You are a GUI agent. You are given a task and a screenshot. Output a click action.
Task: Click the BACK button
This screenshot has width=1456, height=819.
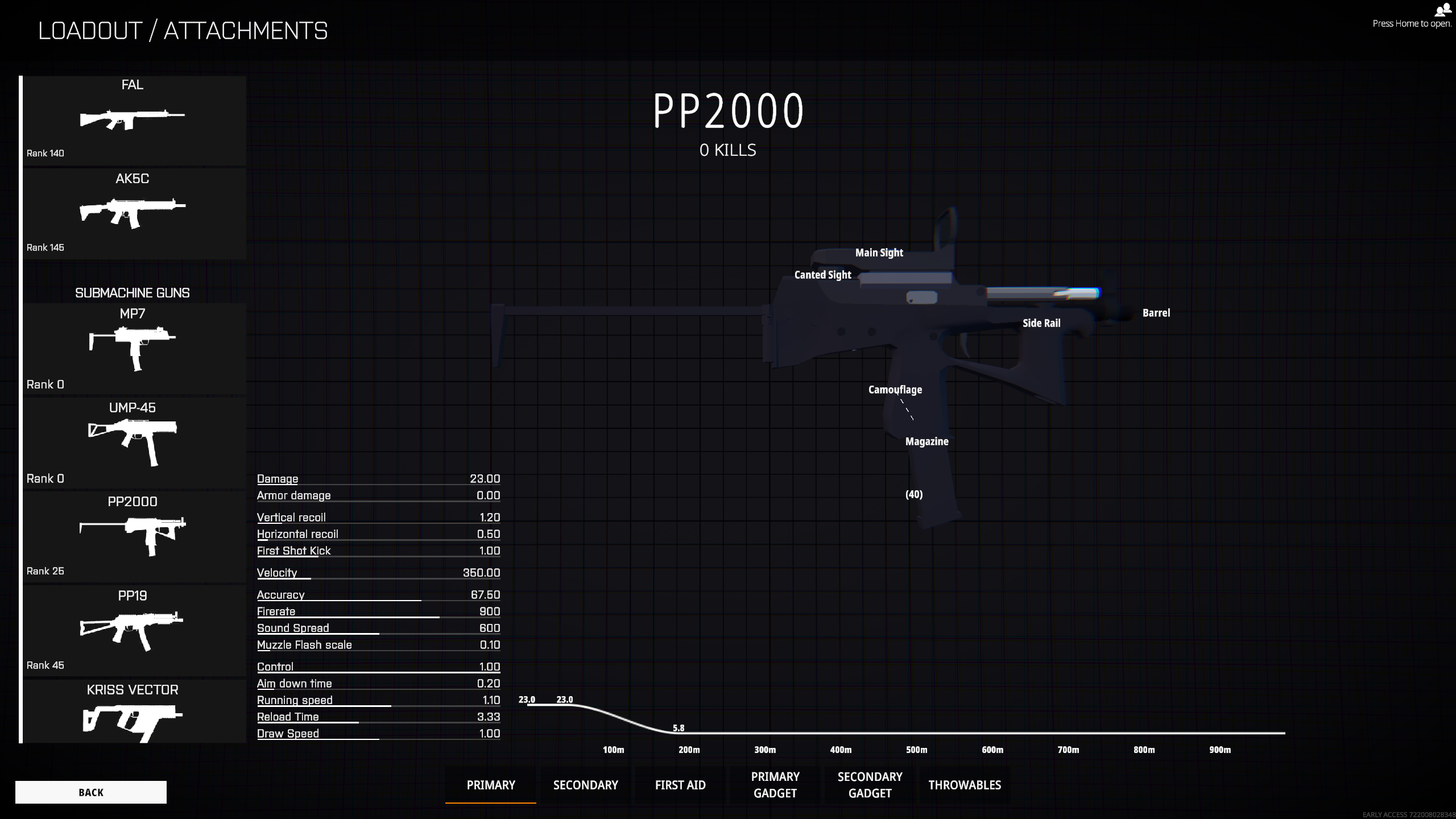pyautogui.click(x=90, y=792)
